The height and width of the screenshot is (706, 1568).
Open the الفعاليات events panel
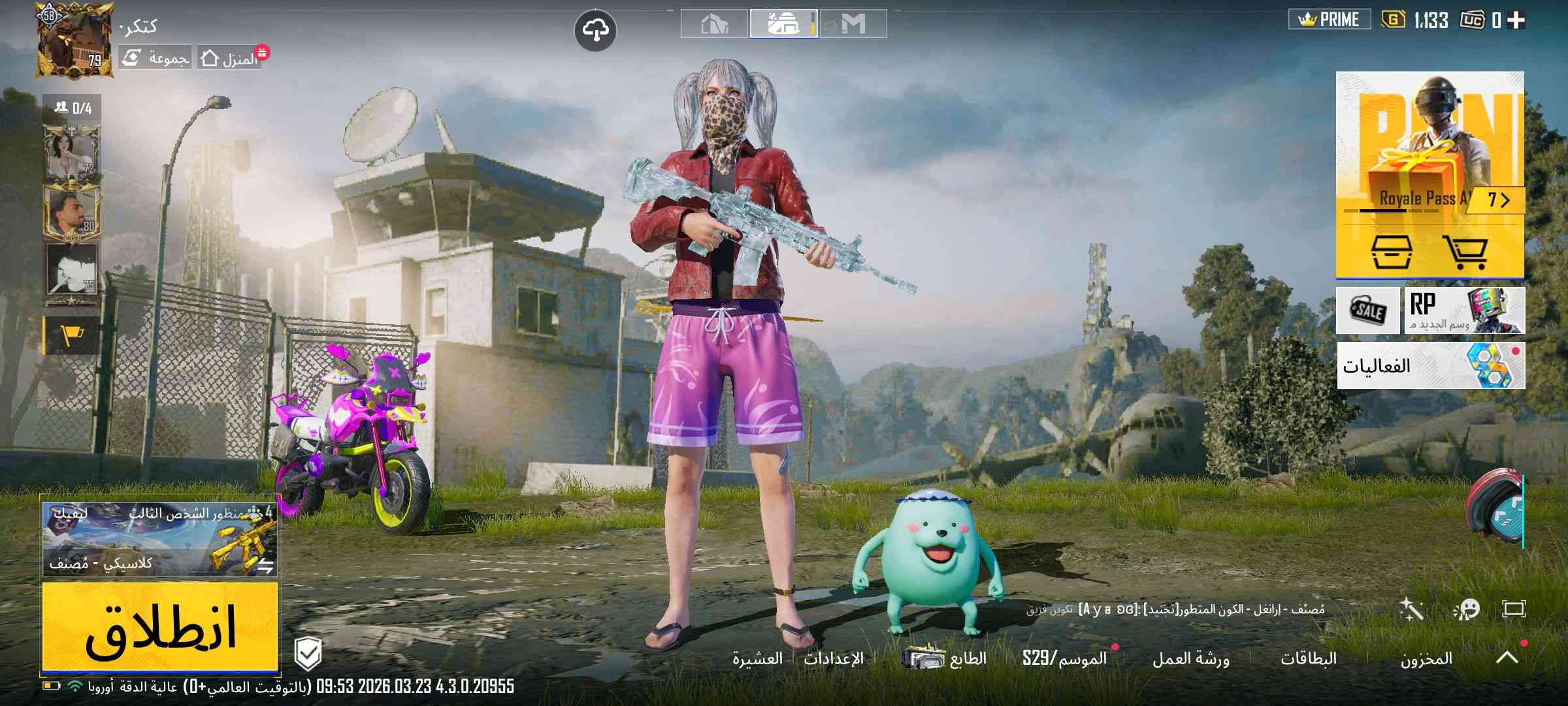1431,365
